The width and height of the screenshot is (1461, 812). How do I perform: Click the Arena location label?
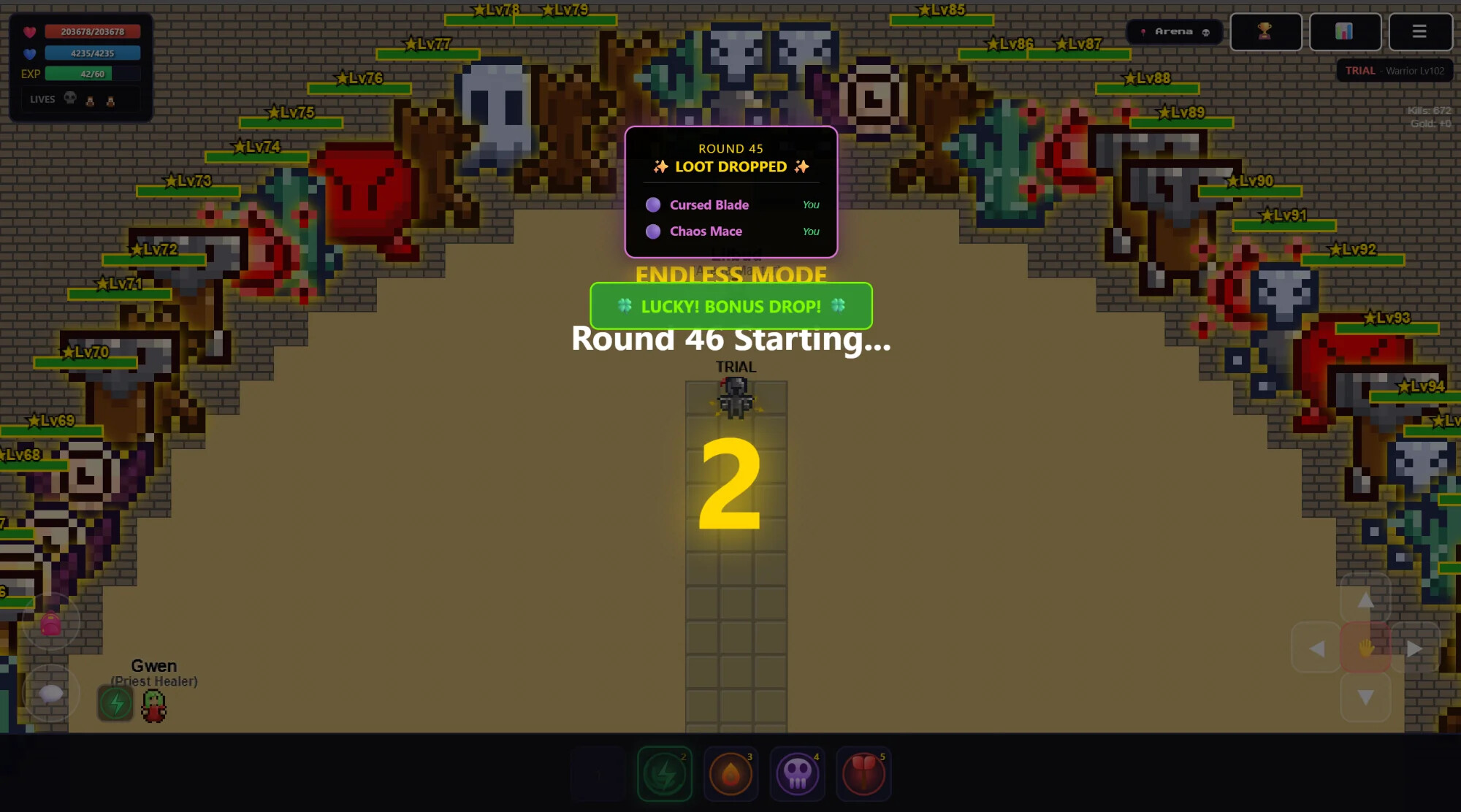[1175, 31]
